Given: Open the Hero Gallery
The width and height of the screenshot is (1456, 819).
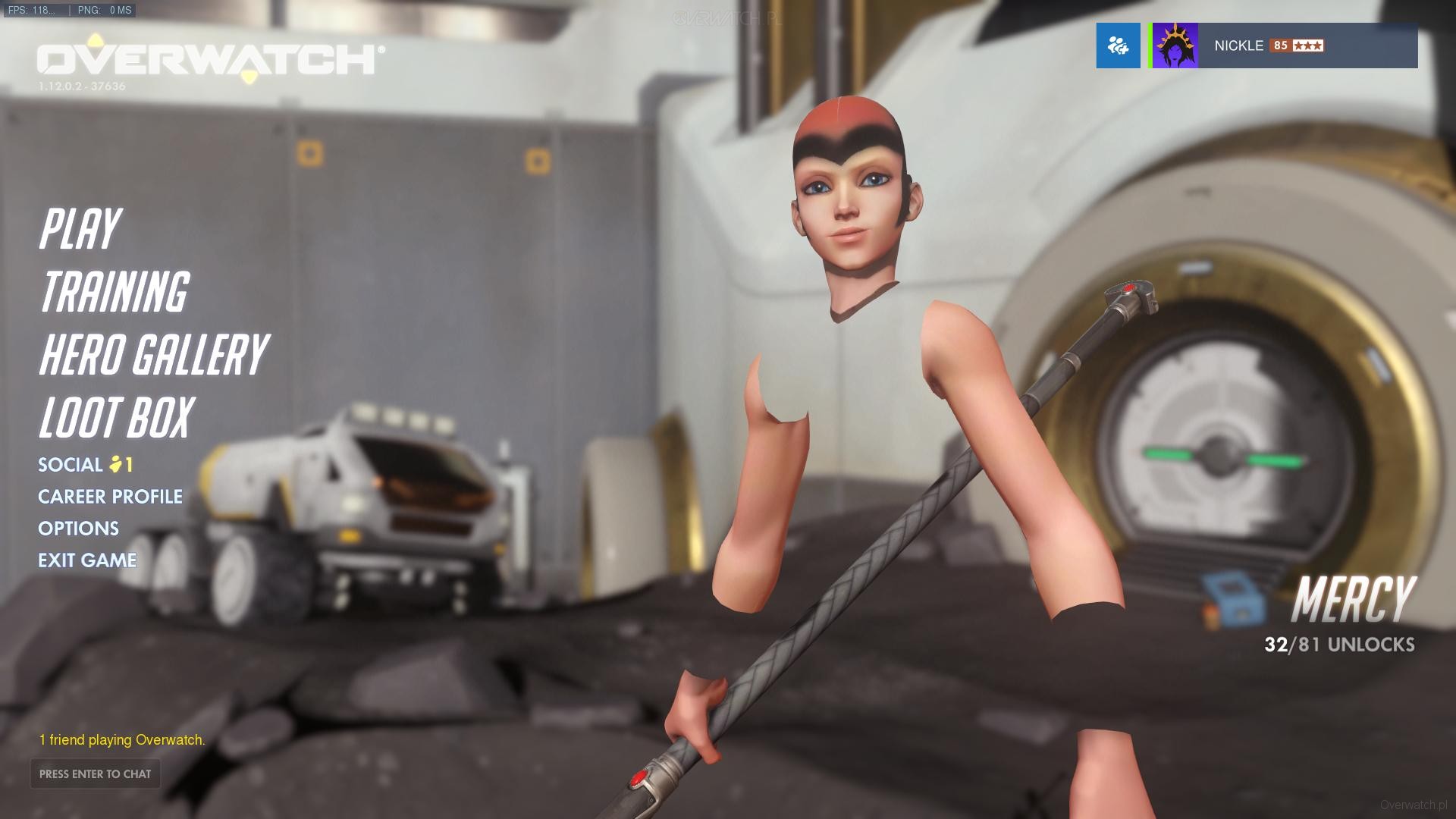Looking at the screenshot, I should click(x=153, y=355).
